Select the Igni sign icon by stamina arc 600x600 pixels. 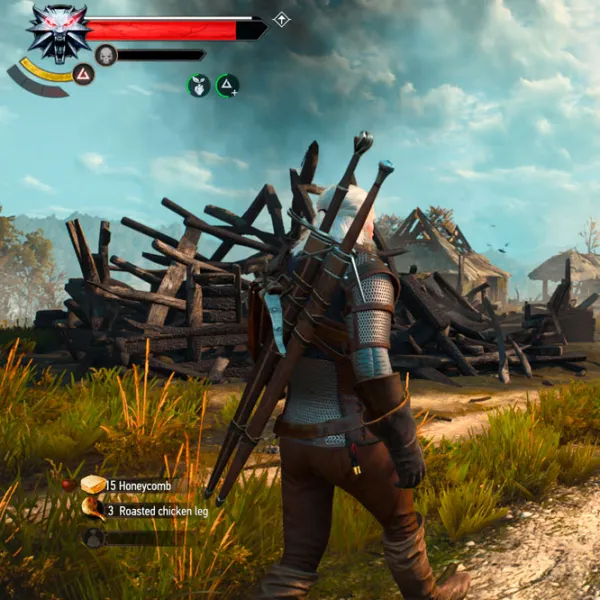[84, 74]
